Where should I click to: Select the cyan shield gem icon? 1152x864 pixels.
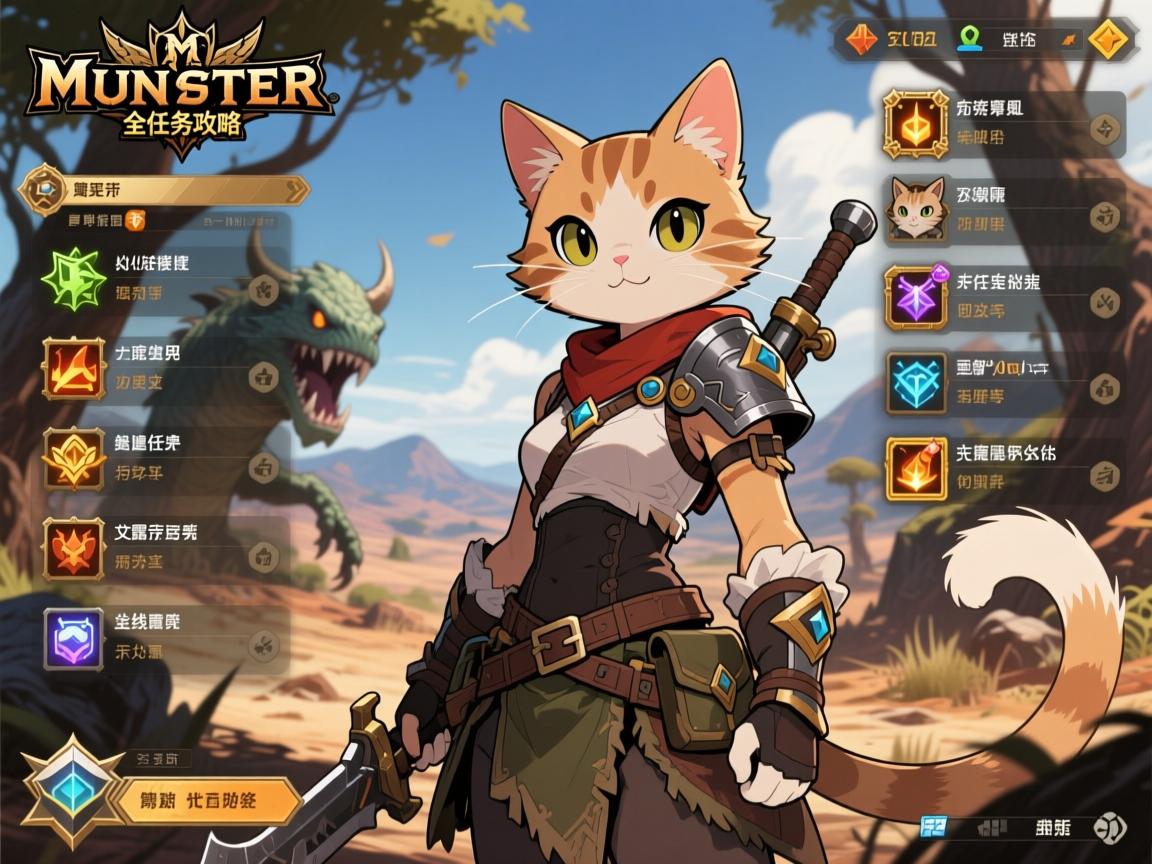coord(916,383)
